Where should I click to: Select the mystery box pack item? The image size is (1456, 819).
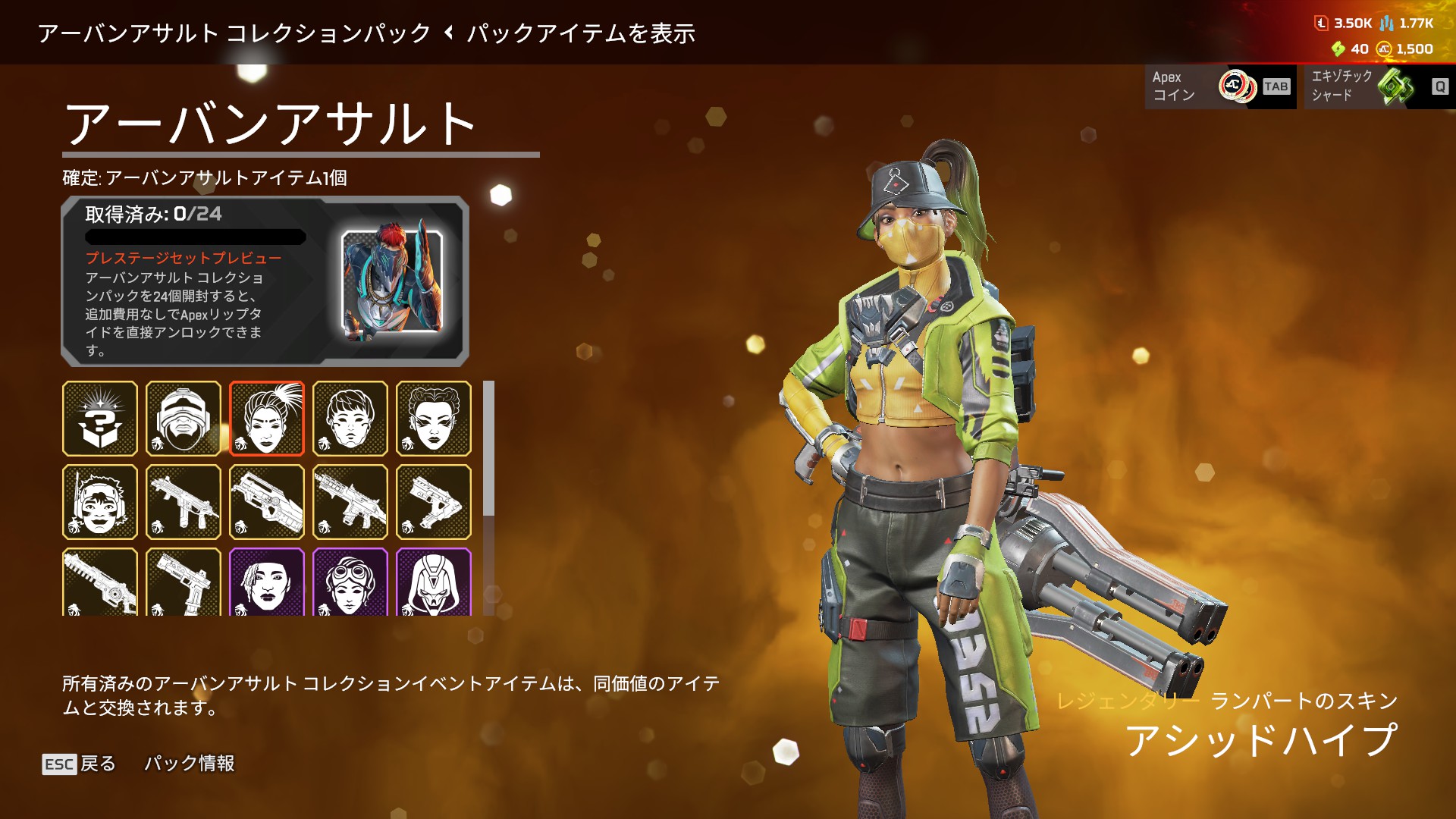(x=100, y=419)
